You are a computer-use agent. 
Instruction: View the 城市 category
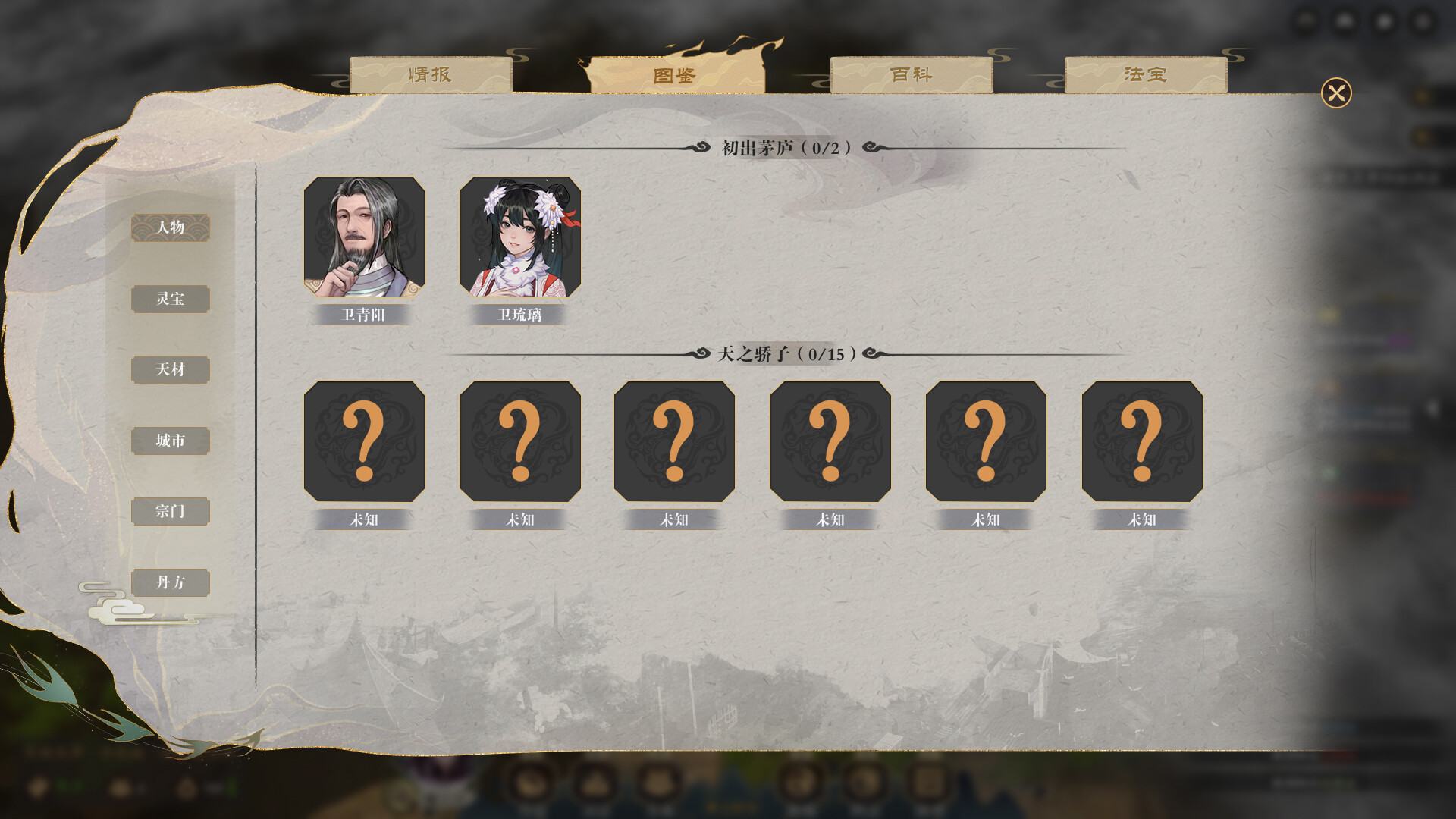coord(171,441)
